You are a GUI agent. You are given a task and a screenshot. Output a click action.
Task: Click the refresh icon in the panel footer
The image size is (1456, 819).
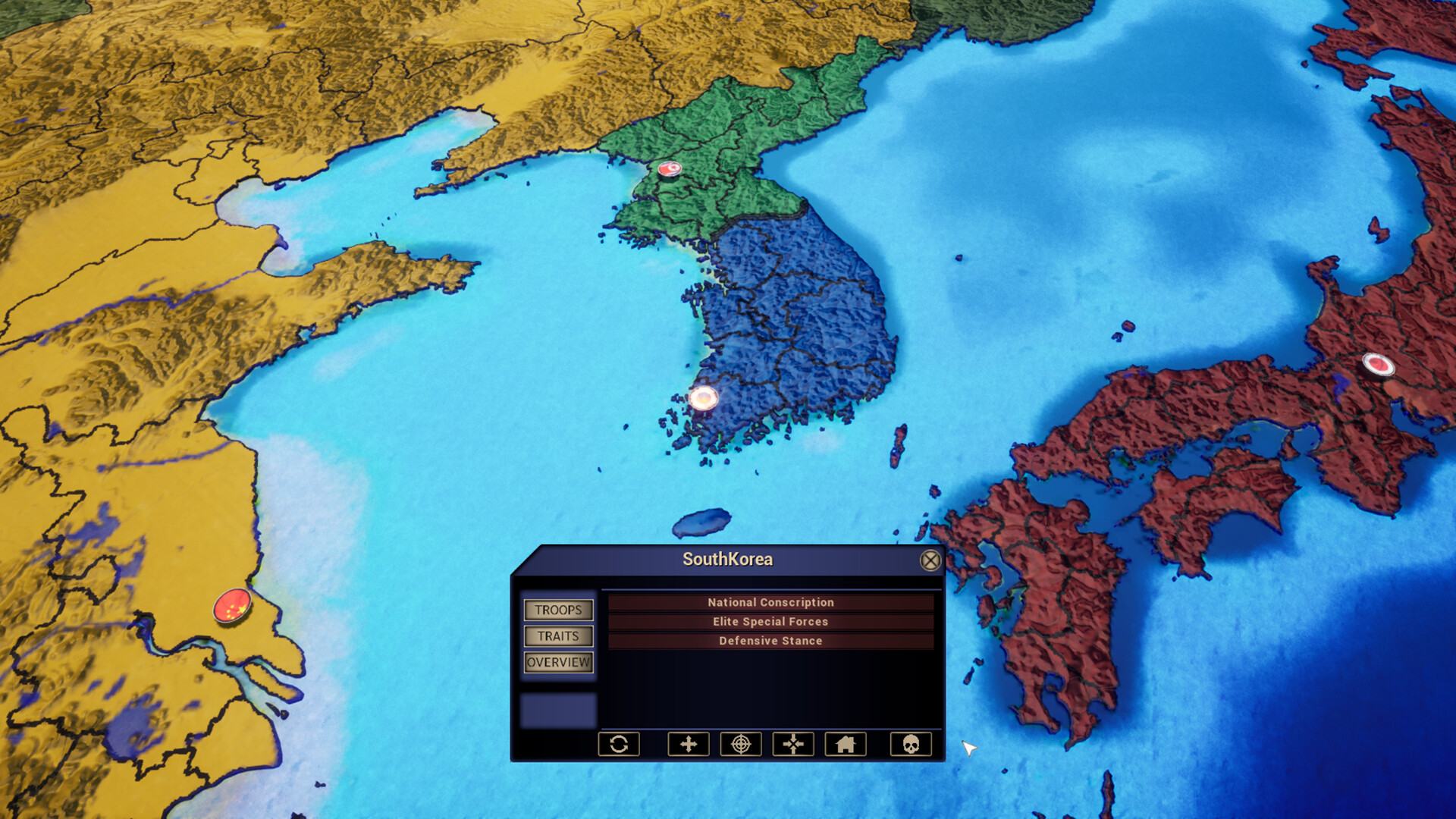pyautogui.click(x=619, y=745)
